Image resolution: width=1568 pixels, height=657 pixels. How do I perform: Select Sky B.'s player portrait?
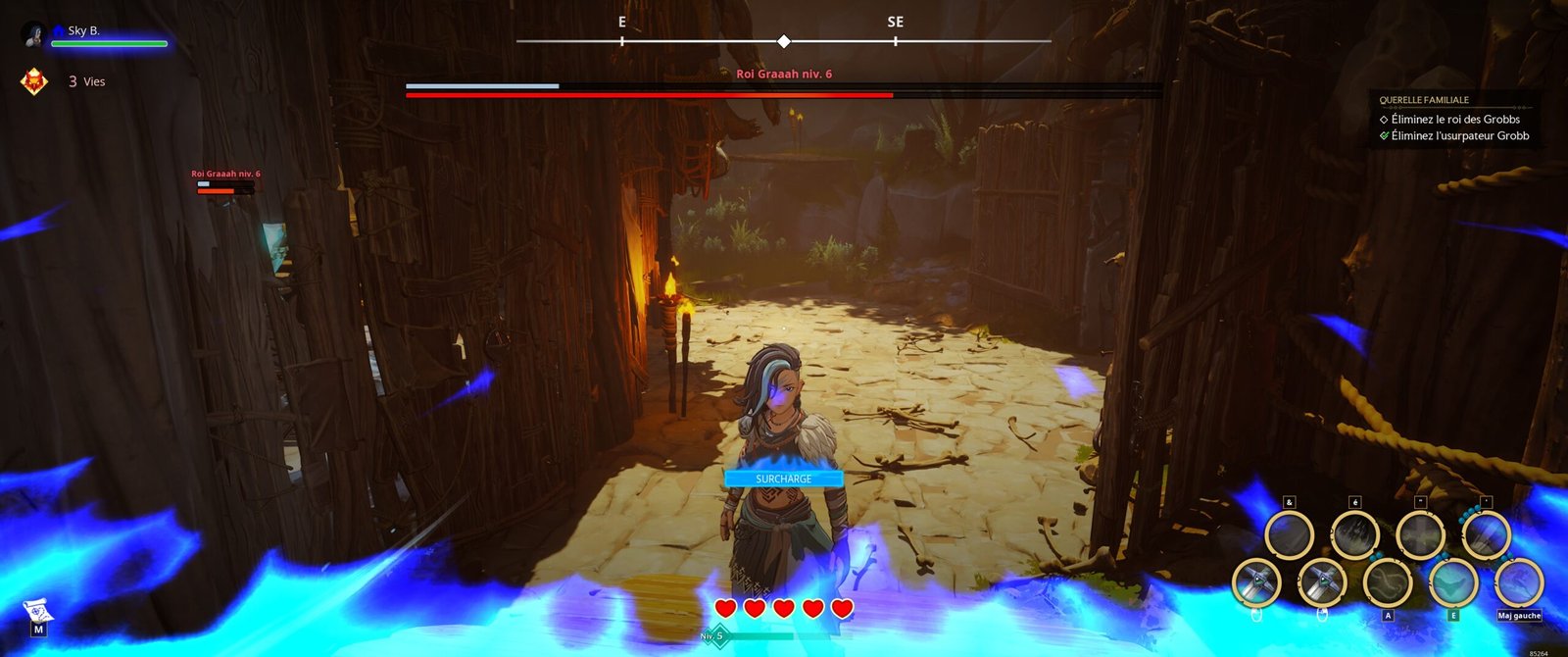34,34
